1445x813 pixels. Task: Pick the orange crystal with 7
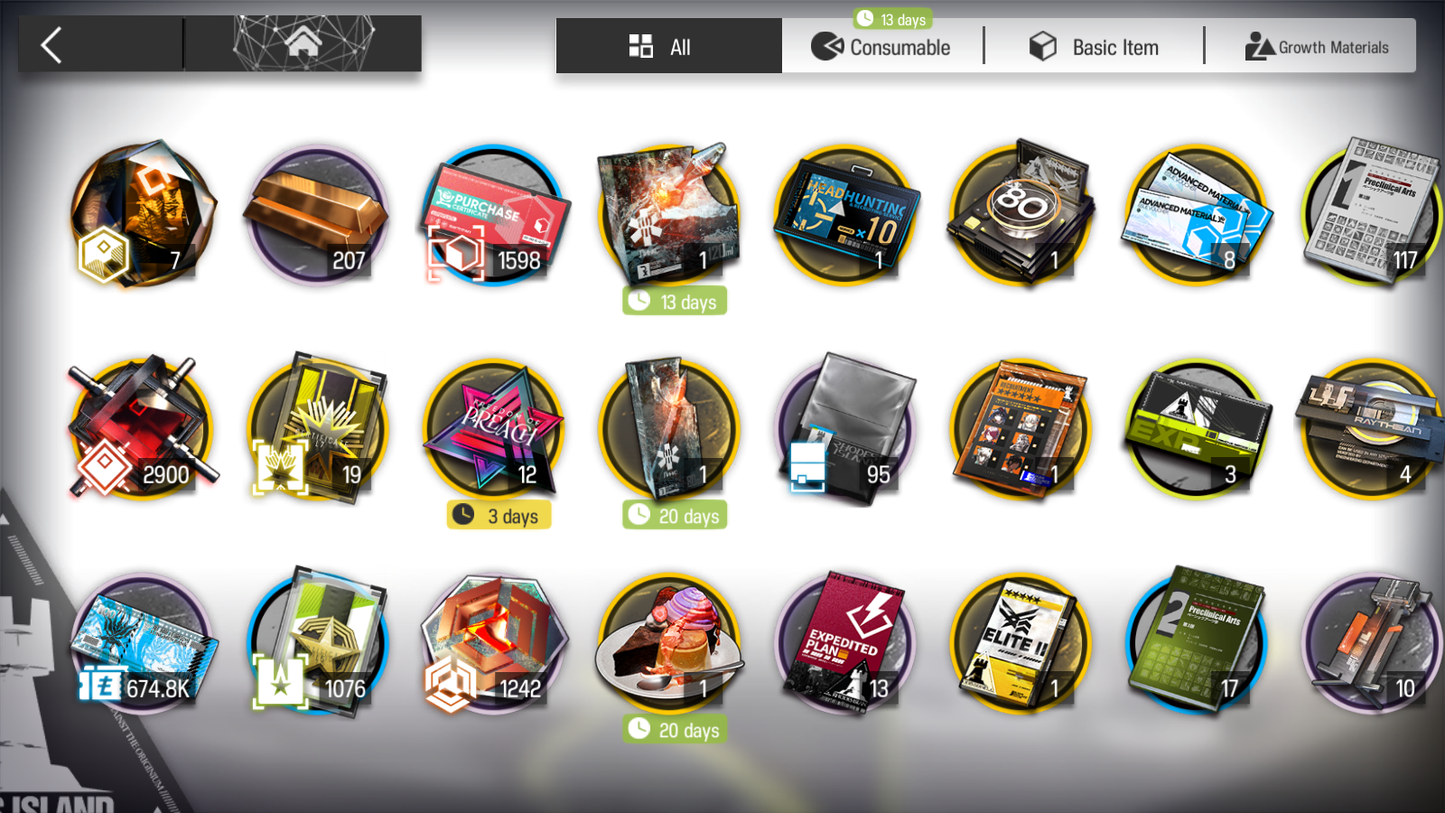point(141,215)
